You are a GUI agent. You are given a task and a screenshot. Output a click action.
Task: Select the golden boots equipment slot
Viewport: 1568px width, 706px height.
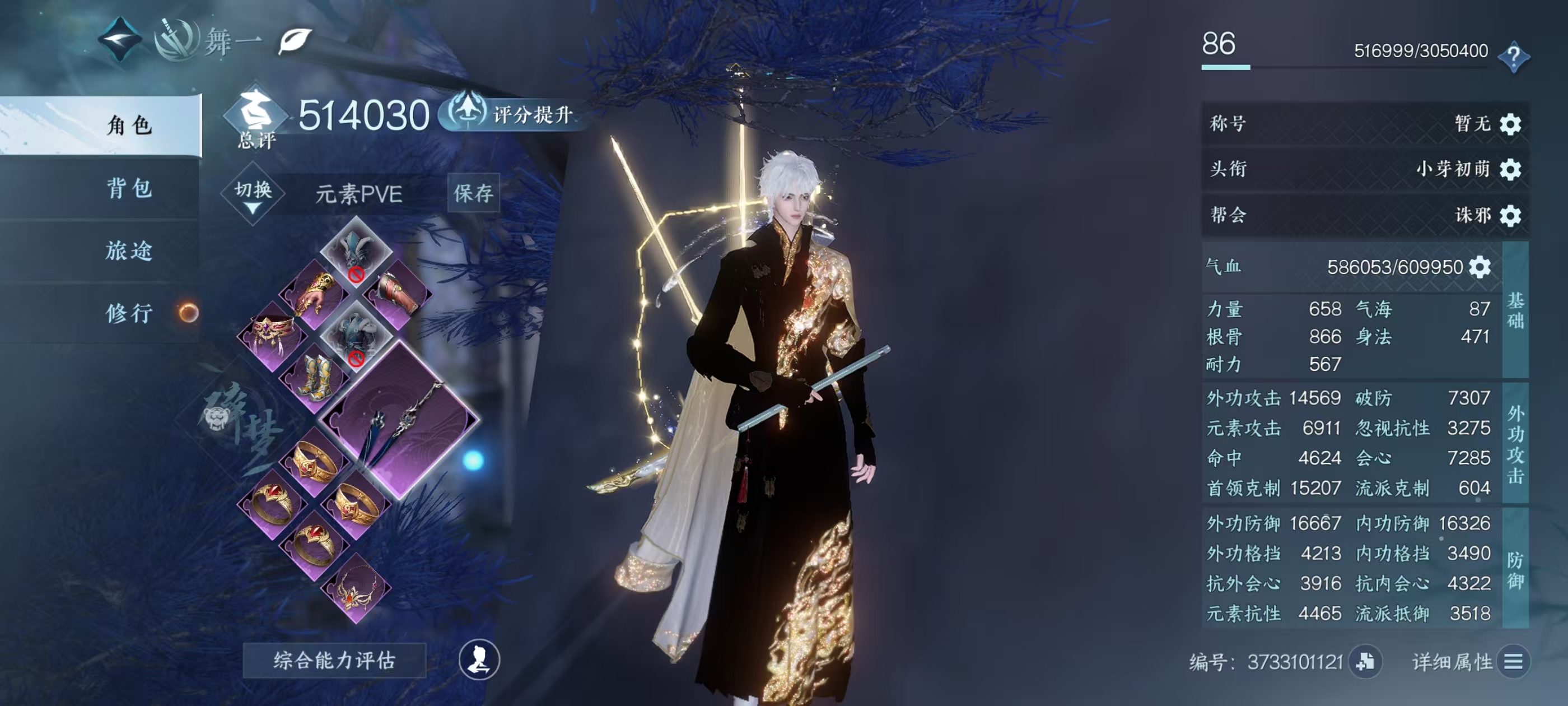[315, 379]
